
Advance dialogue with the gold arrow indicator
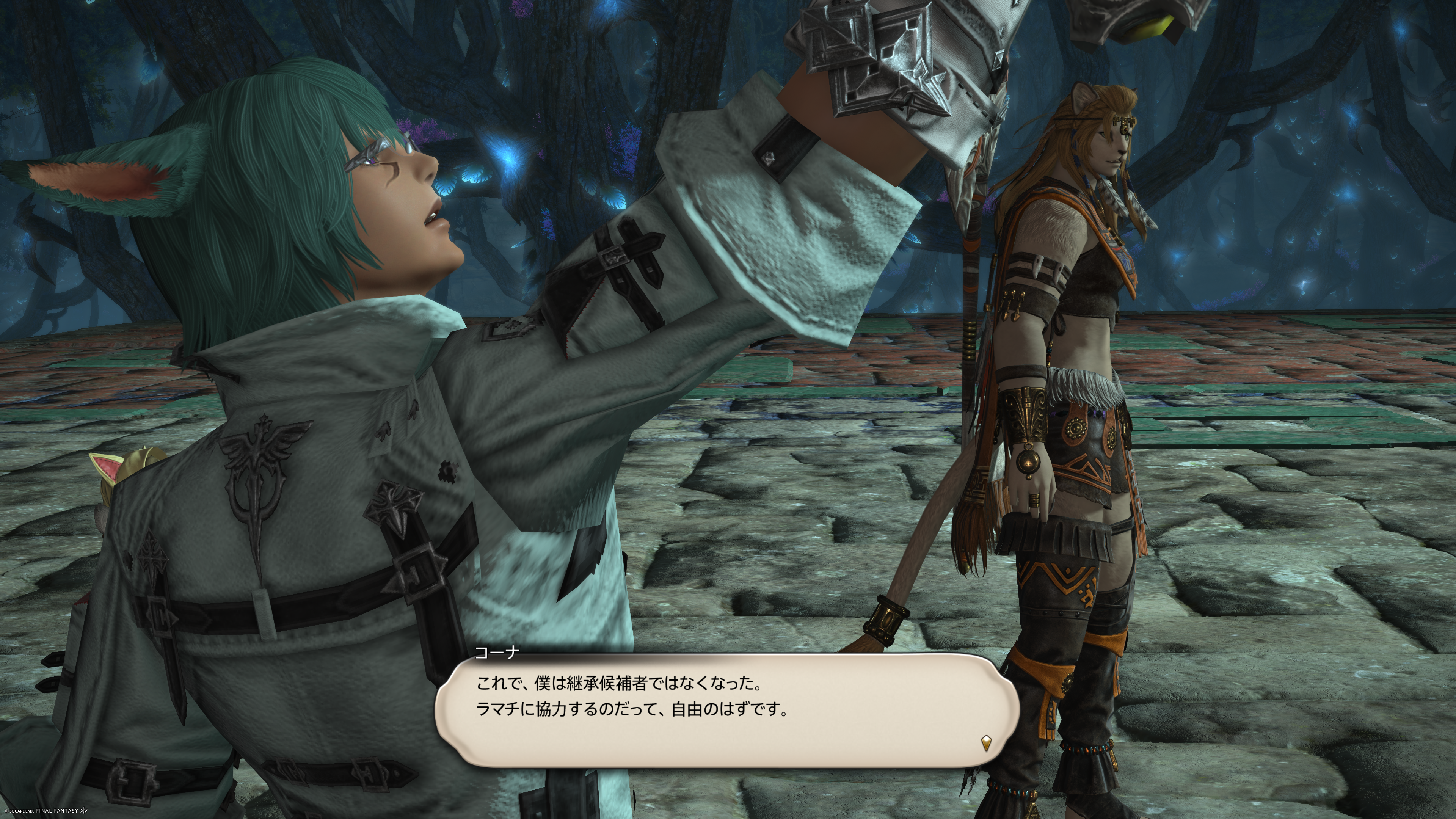point(986,743)
